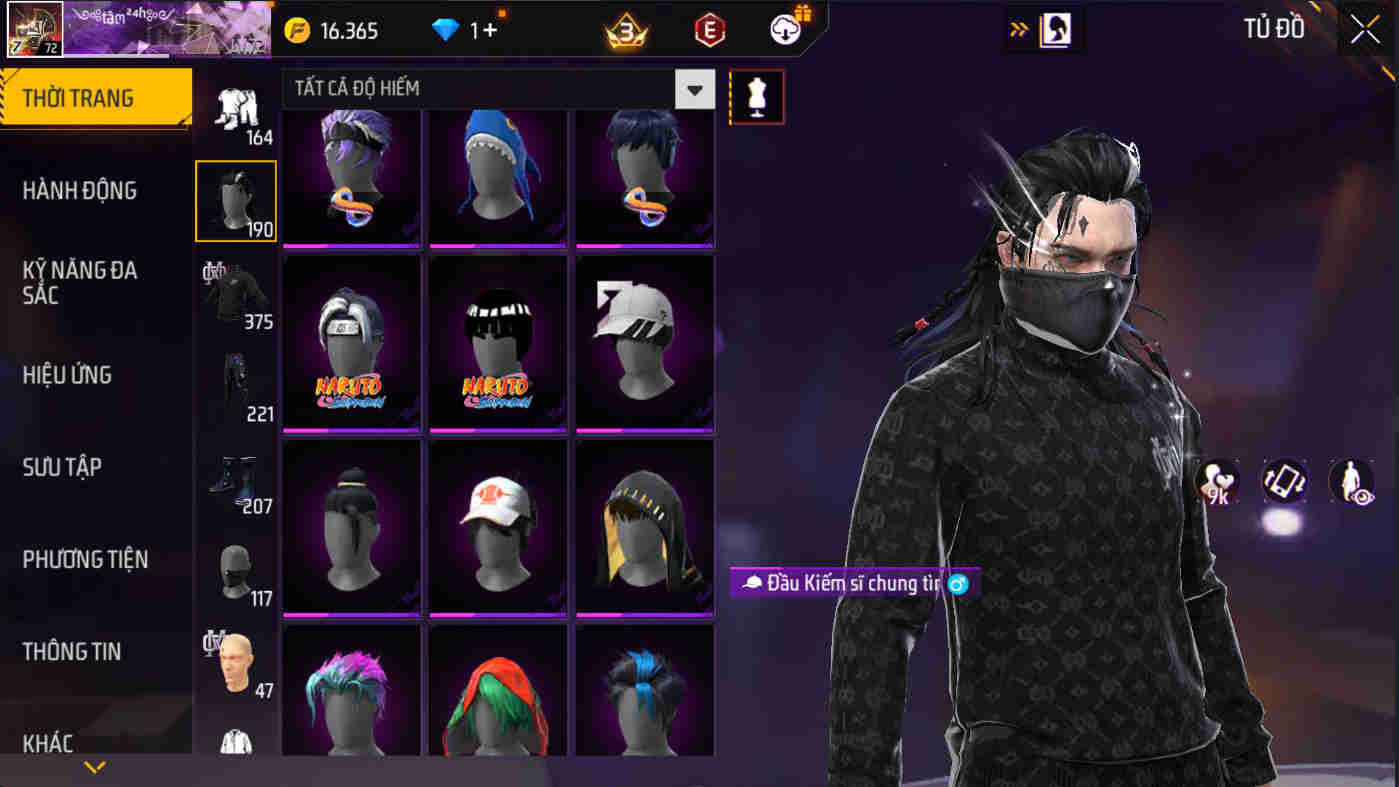Select the HIỆU ỨNG menu item
Screen dimensions: 1399x787
[x=68, y=375]
